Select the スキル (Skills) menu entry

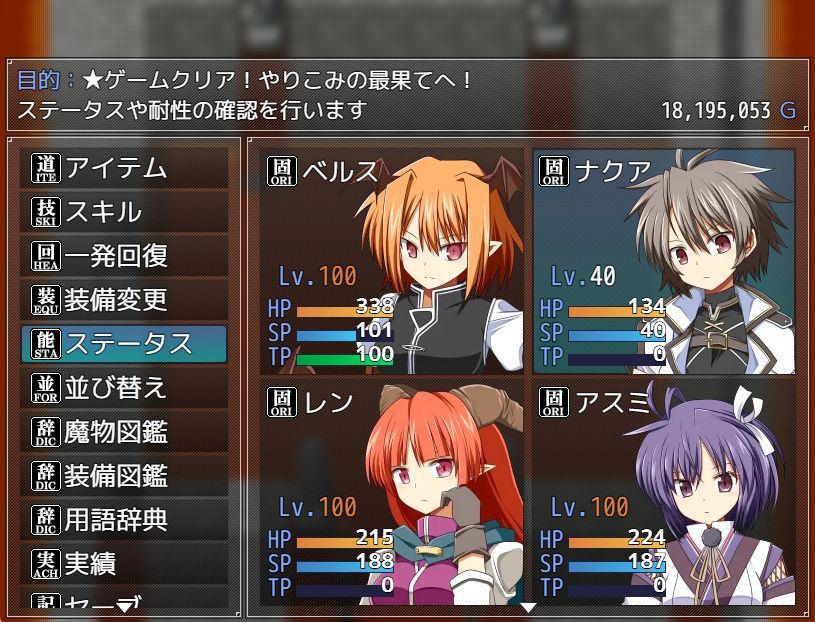coord(124,212)
